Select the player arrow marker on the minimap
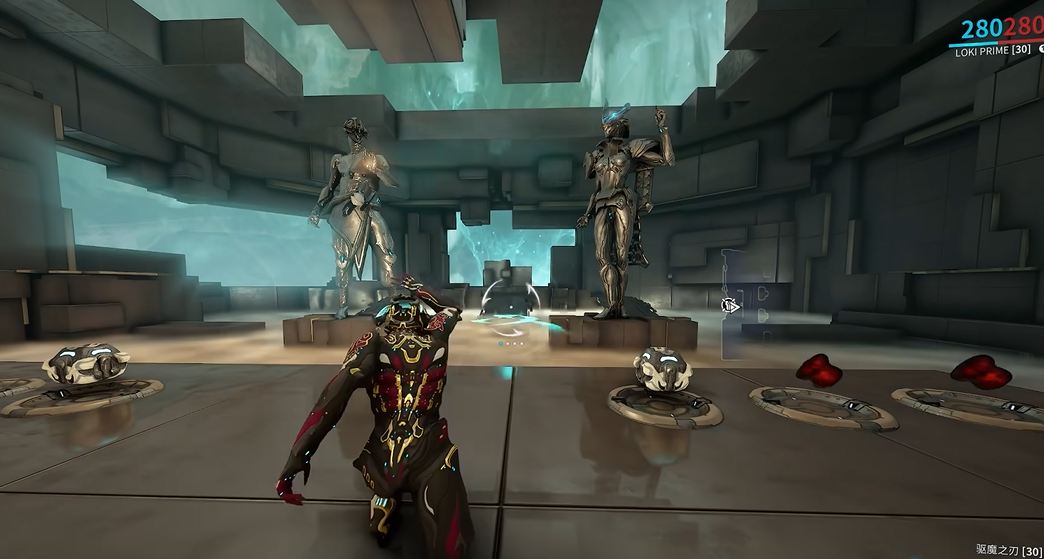 click(731, 306)
